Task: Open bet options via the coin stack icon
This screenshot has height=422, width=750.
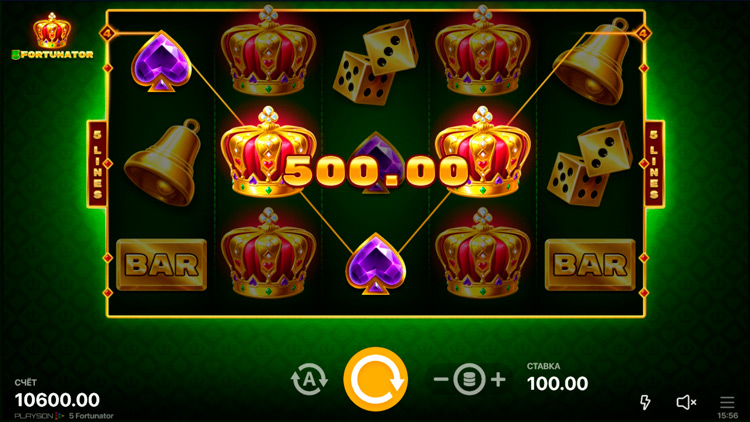Action: click(469, 380)
